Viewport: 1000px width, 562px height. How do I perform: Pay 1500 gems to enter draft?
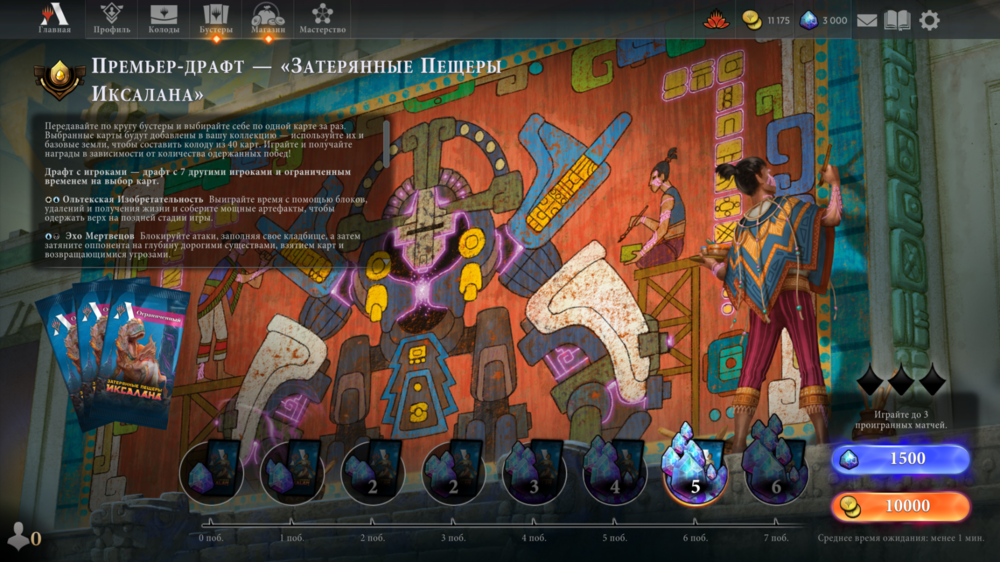tap(900, 459)
